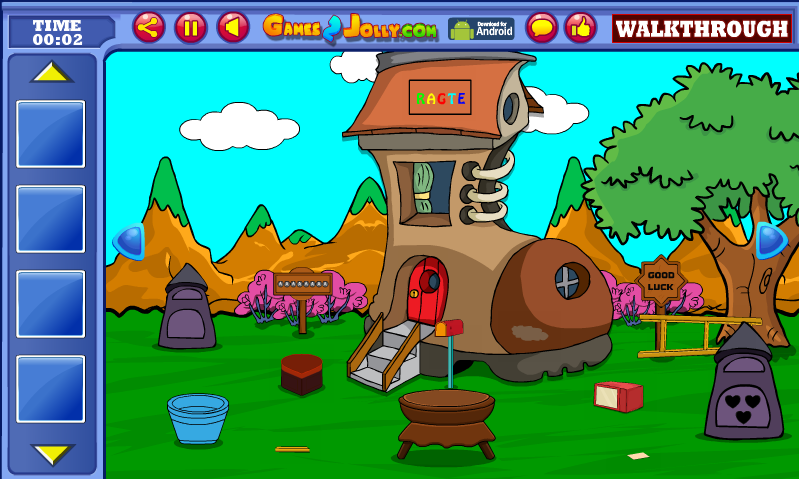
Task: Click the pink share button
Action: pos(149,27)
